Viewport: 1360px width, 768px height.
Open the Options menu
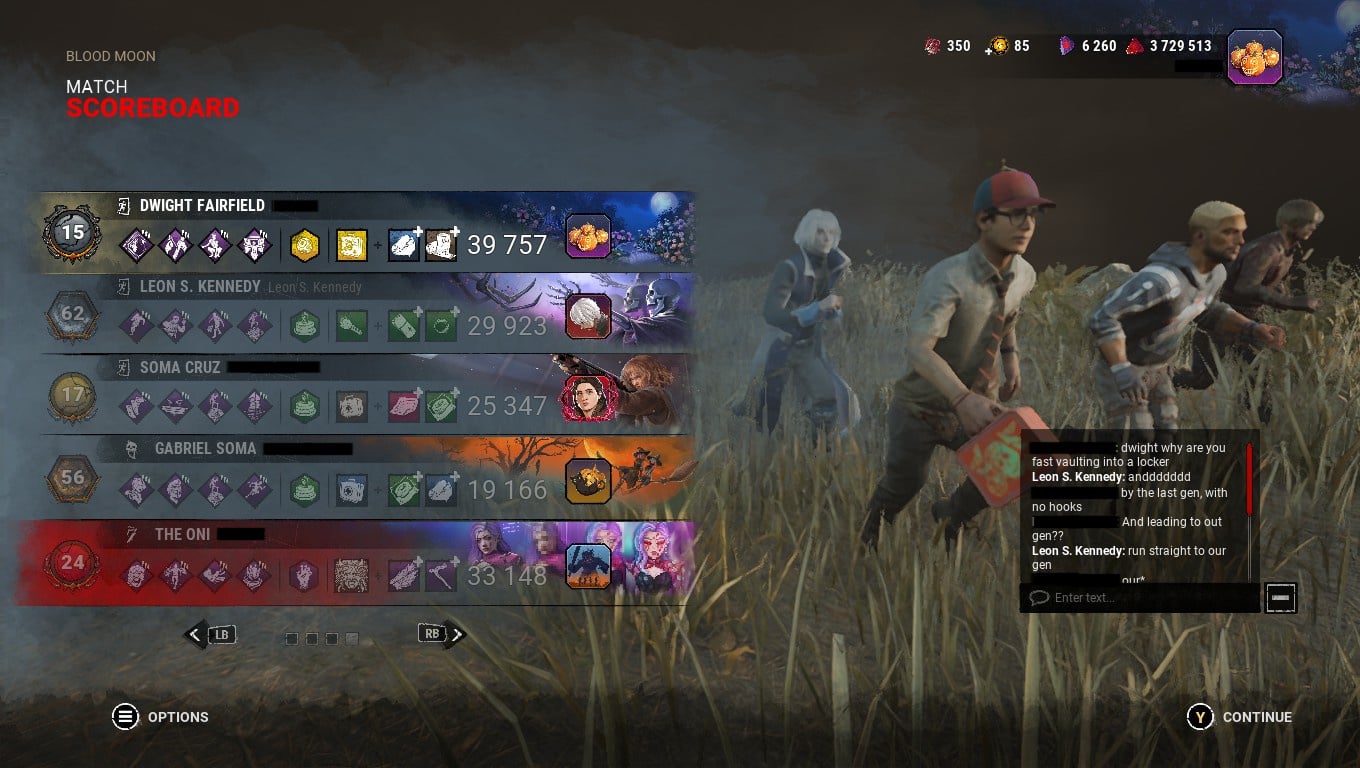(126, 717)
